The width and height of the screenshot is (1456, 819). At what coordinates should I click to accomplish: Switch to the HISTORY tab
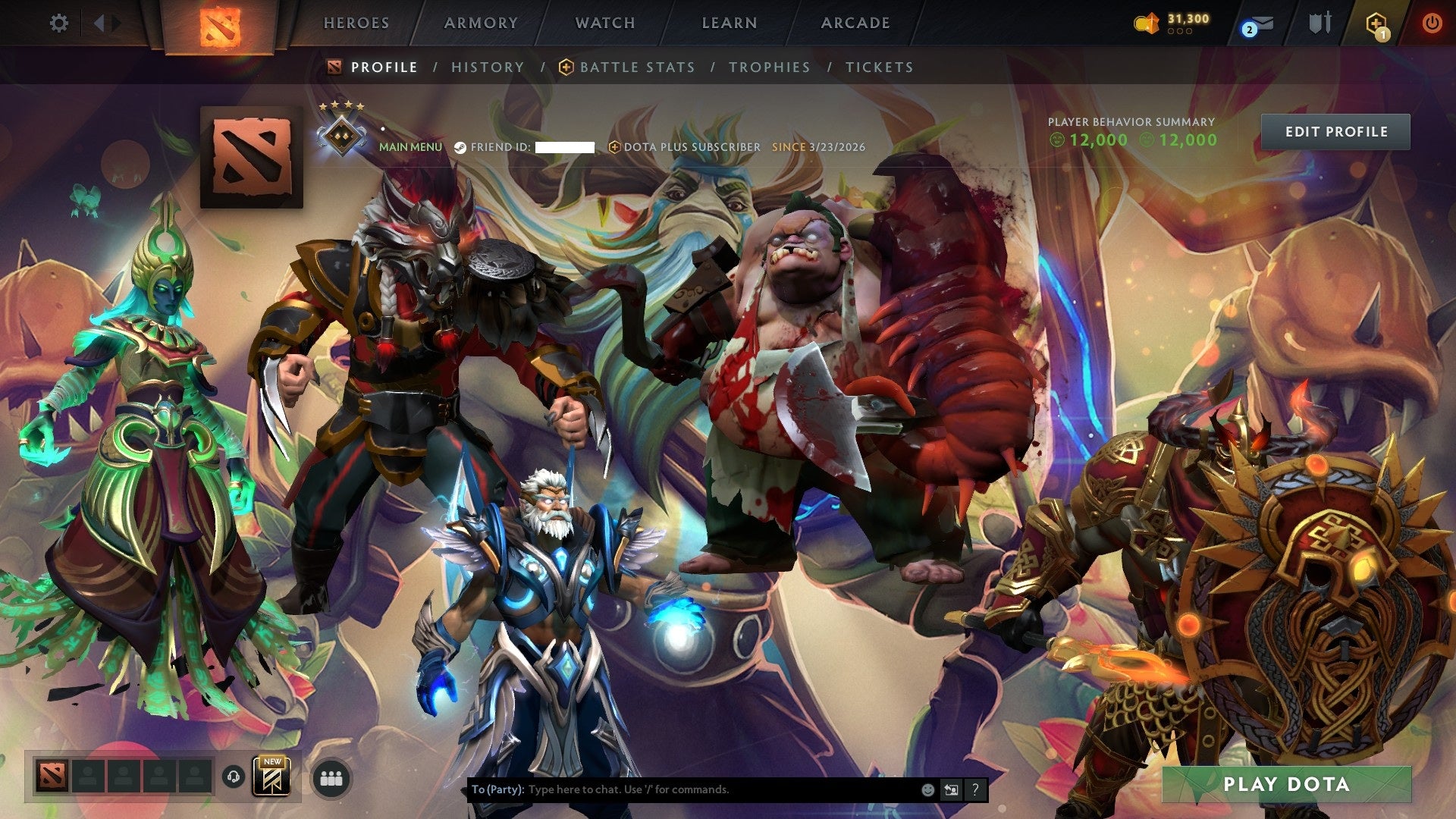(x=488, y=67)
